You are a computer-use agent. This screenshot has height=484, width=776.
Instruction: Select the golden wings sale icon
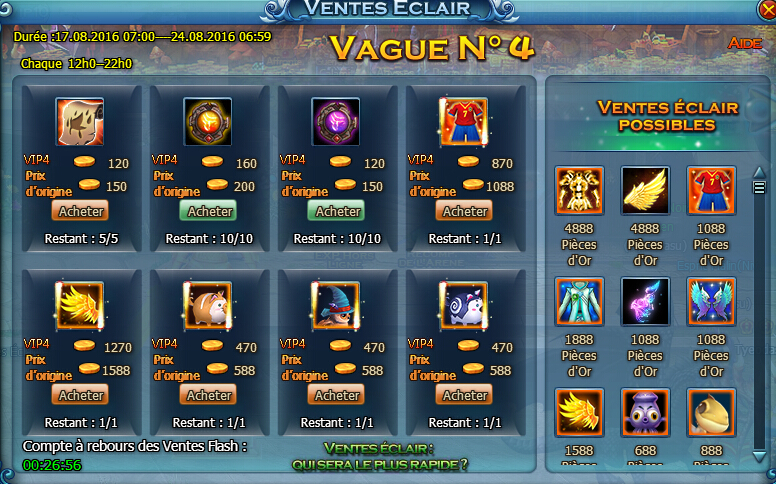80,306
